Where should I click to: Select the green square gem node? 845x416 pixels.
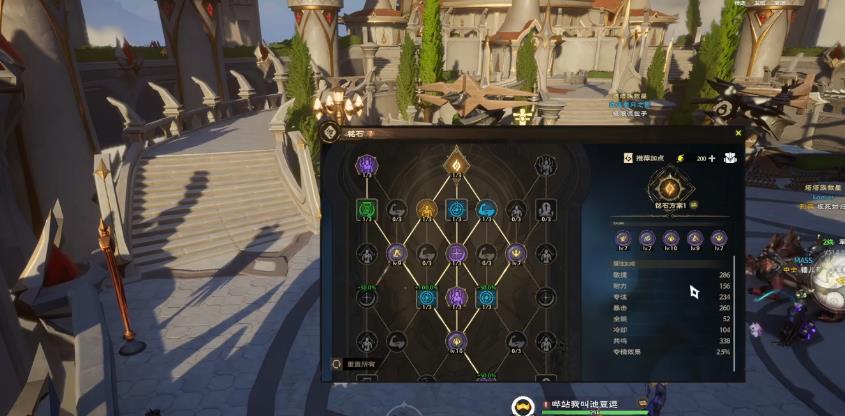click(366, 209)
